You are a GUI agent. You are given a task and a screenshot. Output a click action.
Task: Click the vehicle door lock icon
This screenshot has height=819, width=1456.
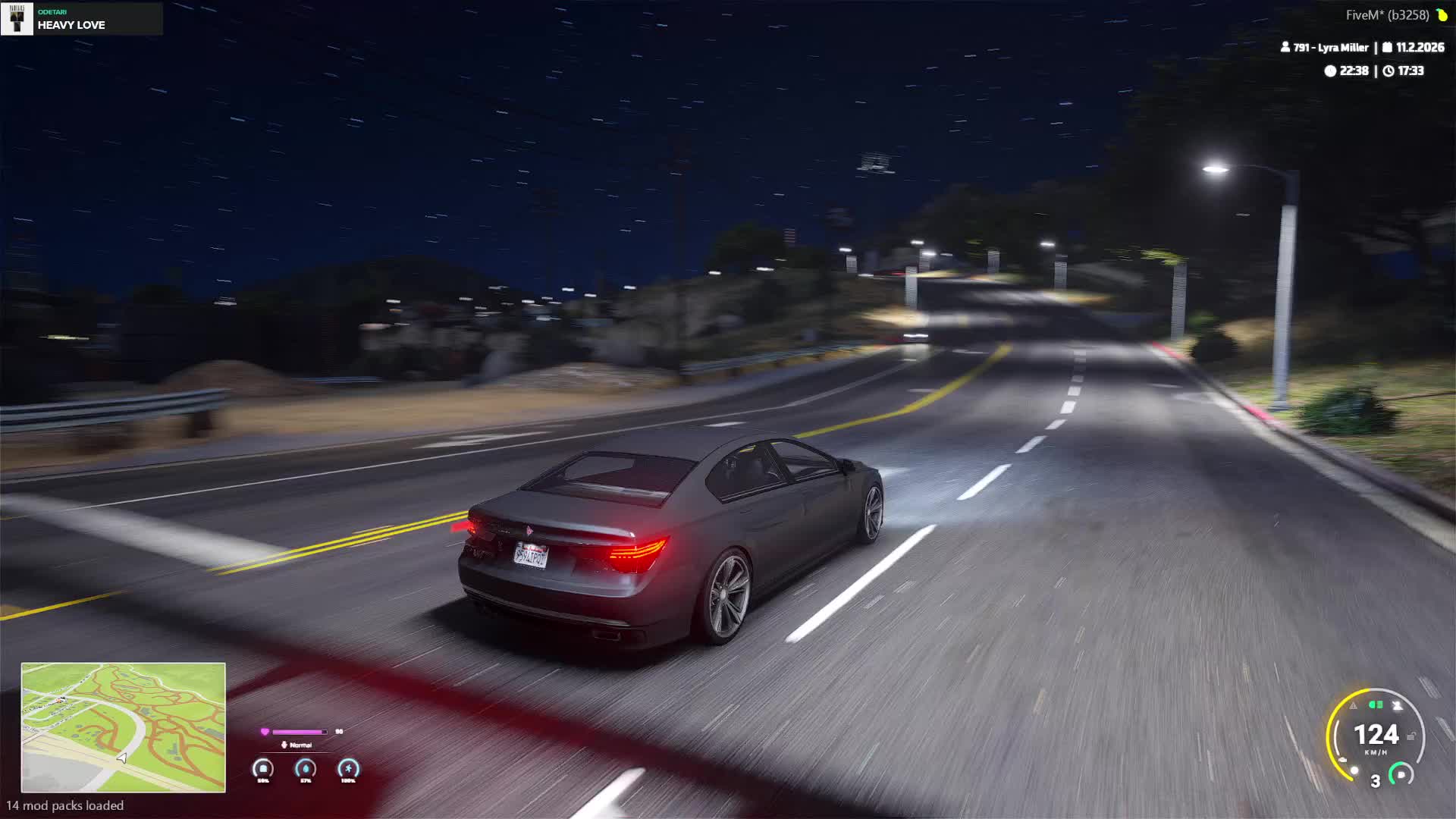[1411, 736]
